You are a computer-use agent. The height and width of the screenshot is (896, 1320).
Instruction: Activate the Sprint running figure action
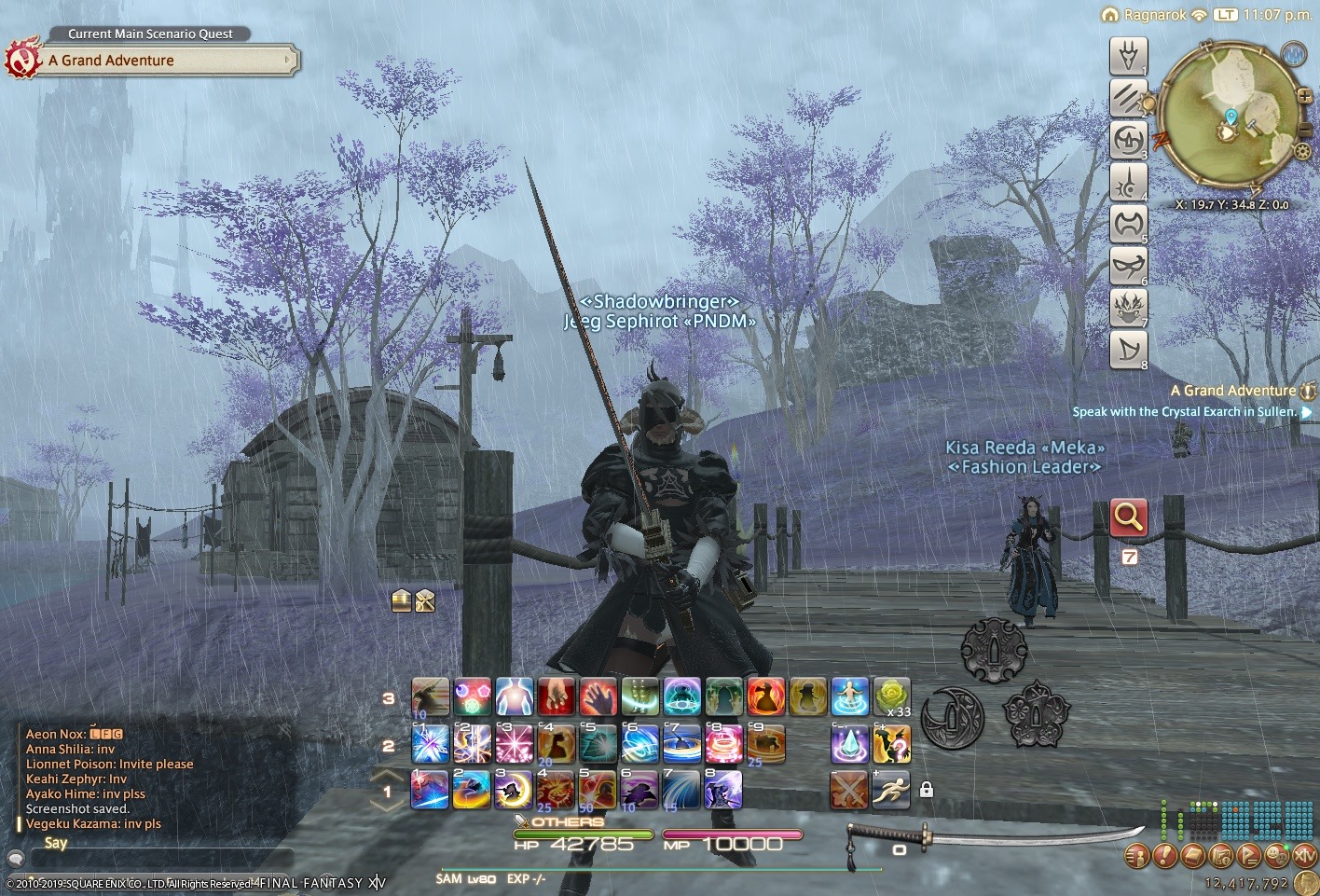click(x=891, y=791)
